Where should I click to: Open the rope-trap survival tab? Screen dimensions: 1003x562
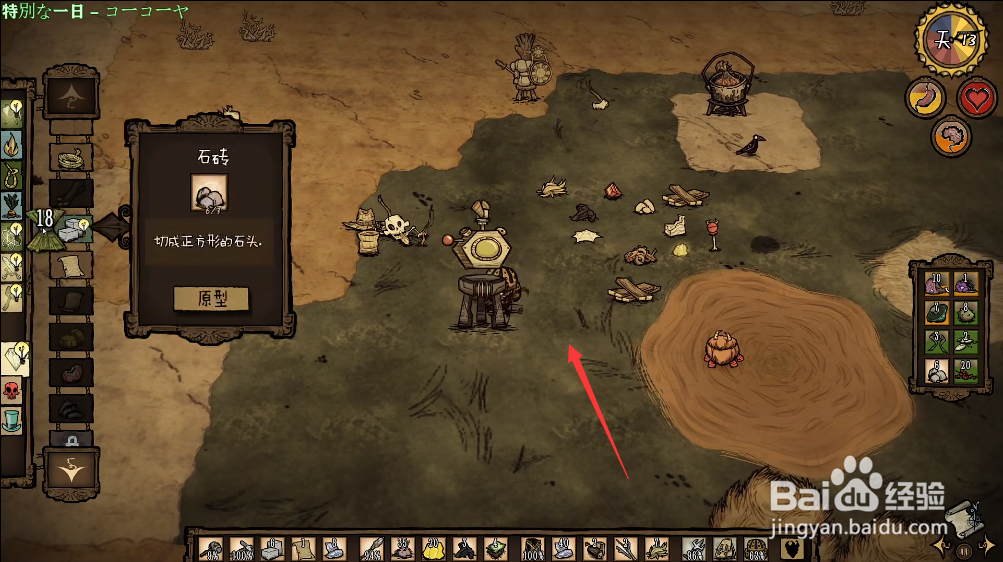tap(12, 176)
